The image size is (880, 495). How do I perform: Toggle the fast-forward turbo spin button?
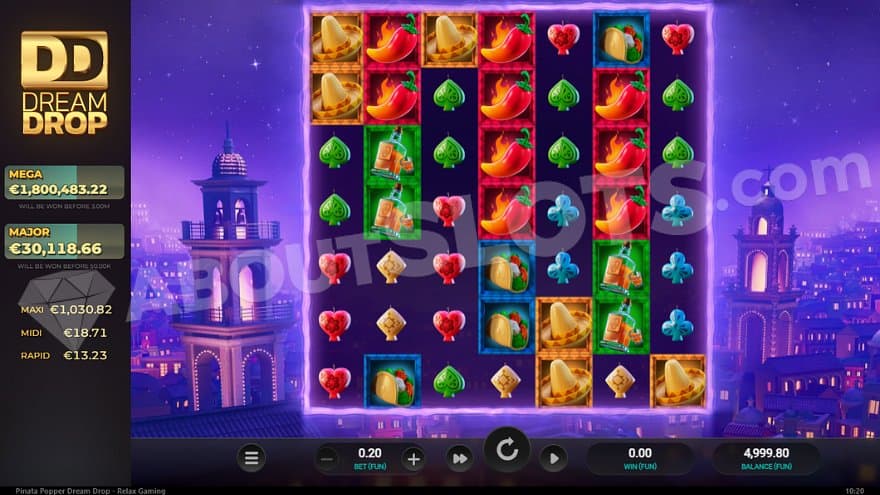pyautogui.click(x=460, y=459)
